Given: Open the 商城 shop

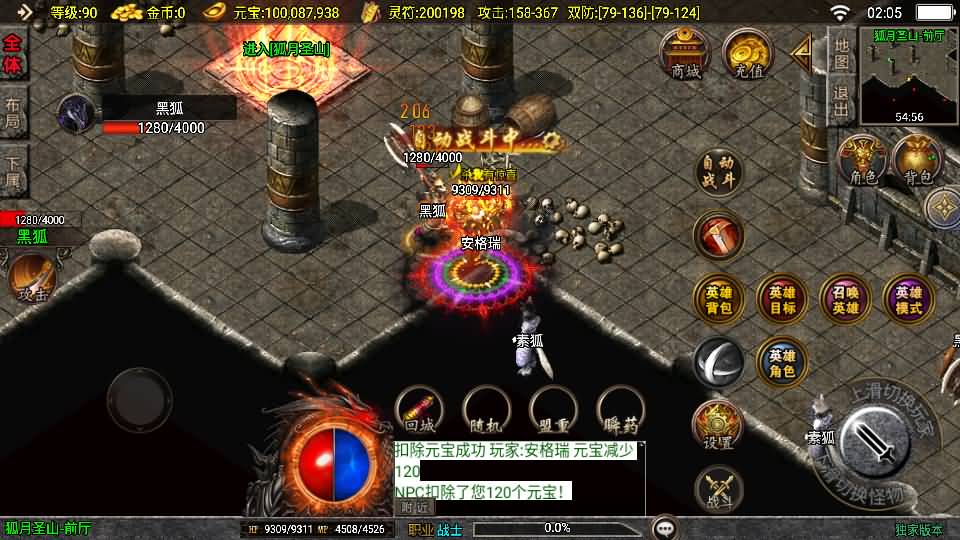Looking at the screenshot, I should coord(686,53).
